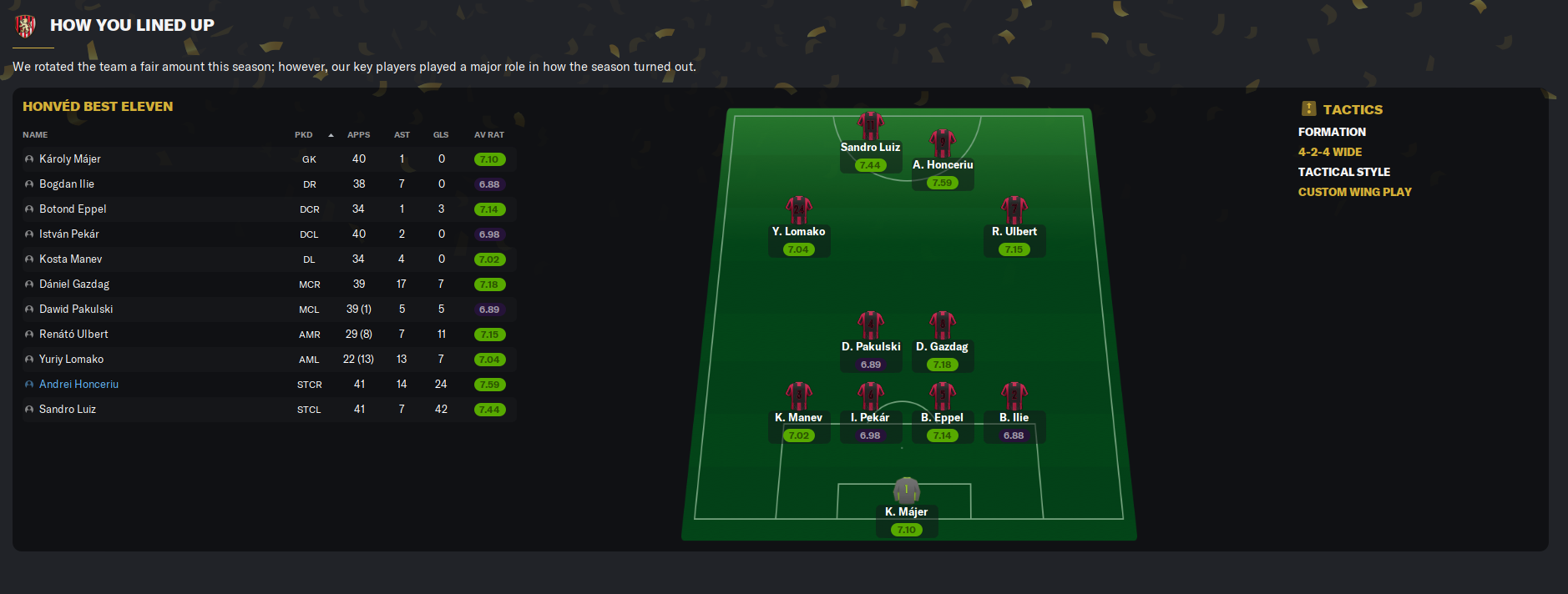The width and height of the screenshot is (1568, 594).
Task: Open Renátó Ulbert's table row
Action: tap(73, 335)
